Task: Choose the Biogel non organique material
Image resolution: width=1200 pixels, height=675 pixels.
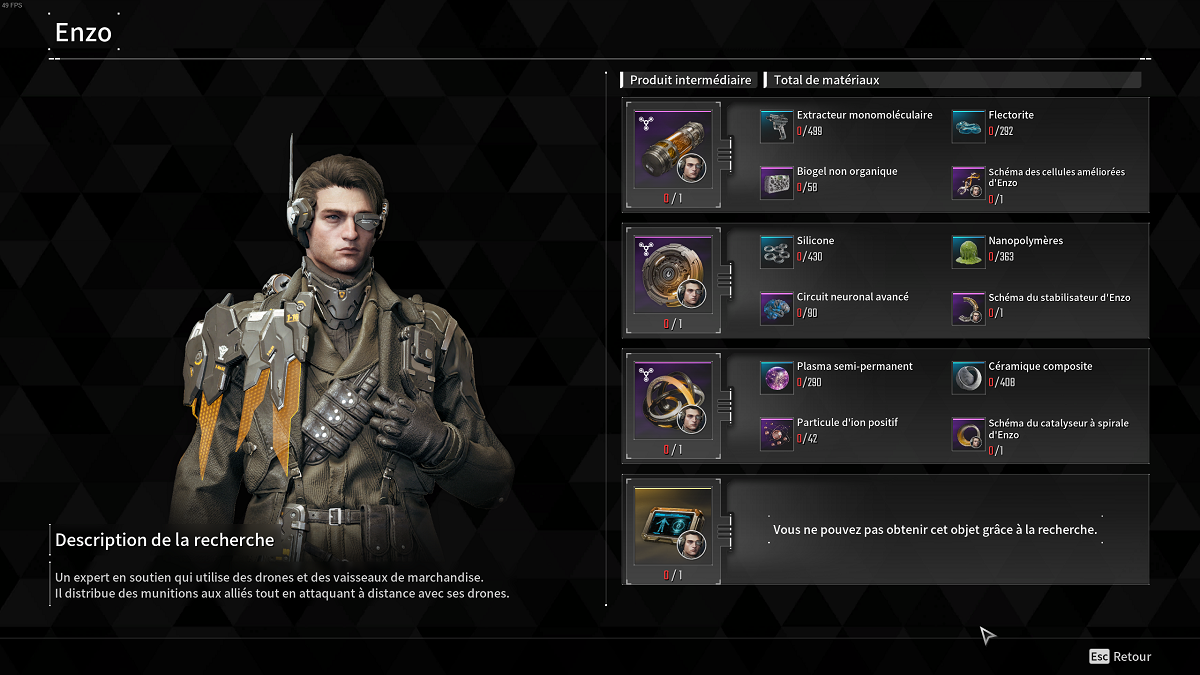Action: [776, 183]
